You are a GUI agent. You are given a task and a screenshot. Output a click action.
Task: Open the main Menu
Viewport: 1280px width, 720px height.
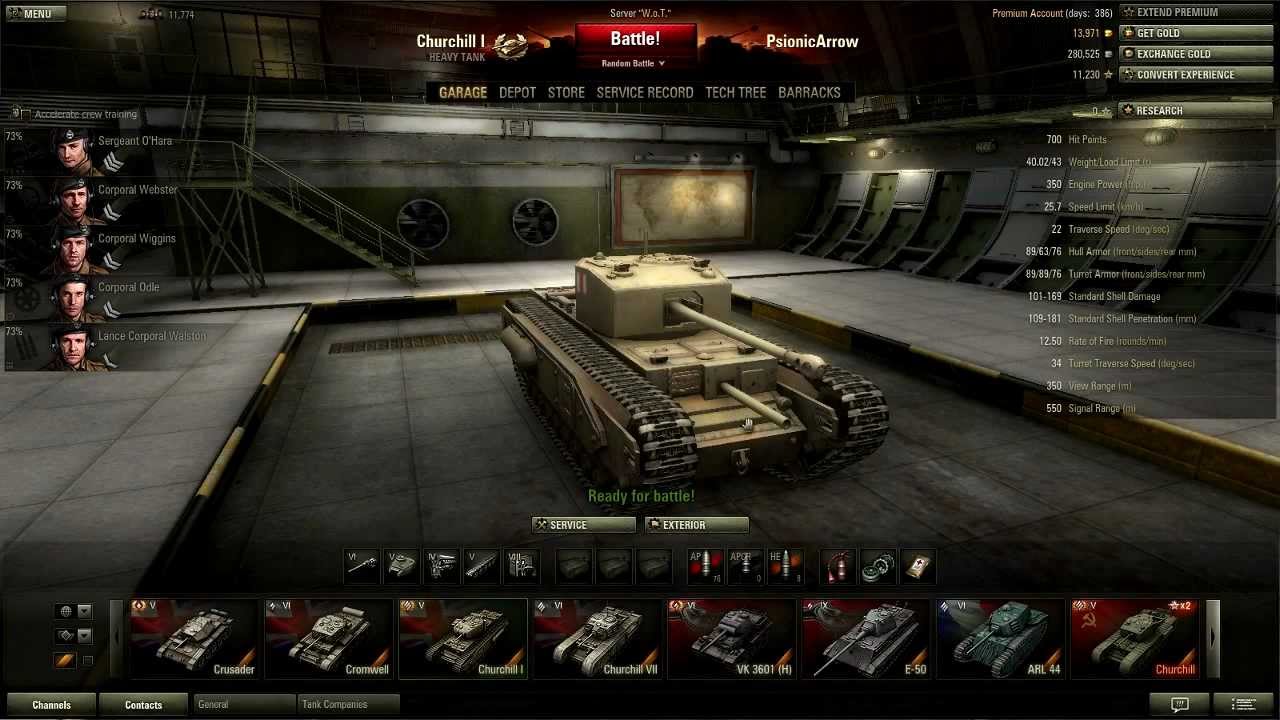pyautogui.click(x=33, y=13)
